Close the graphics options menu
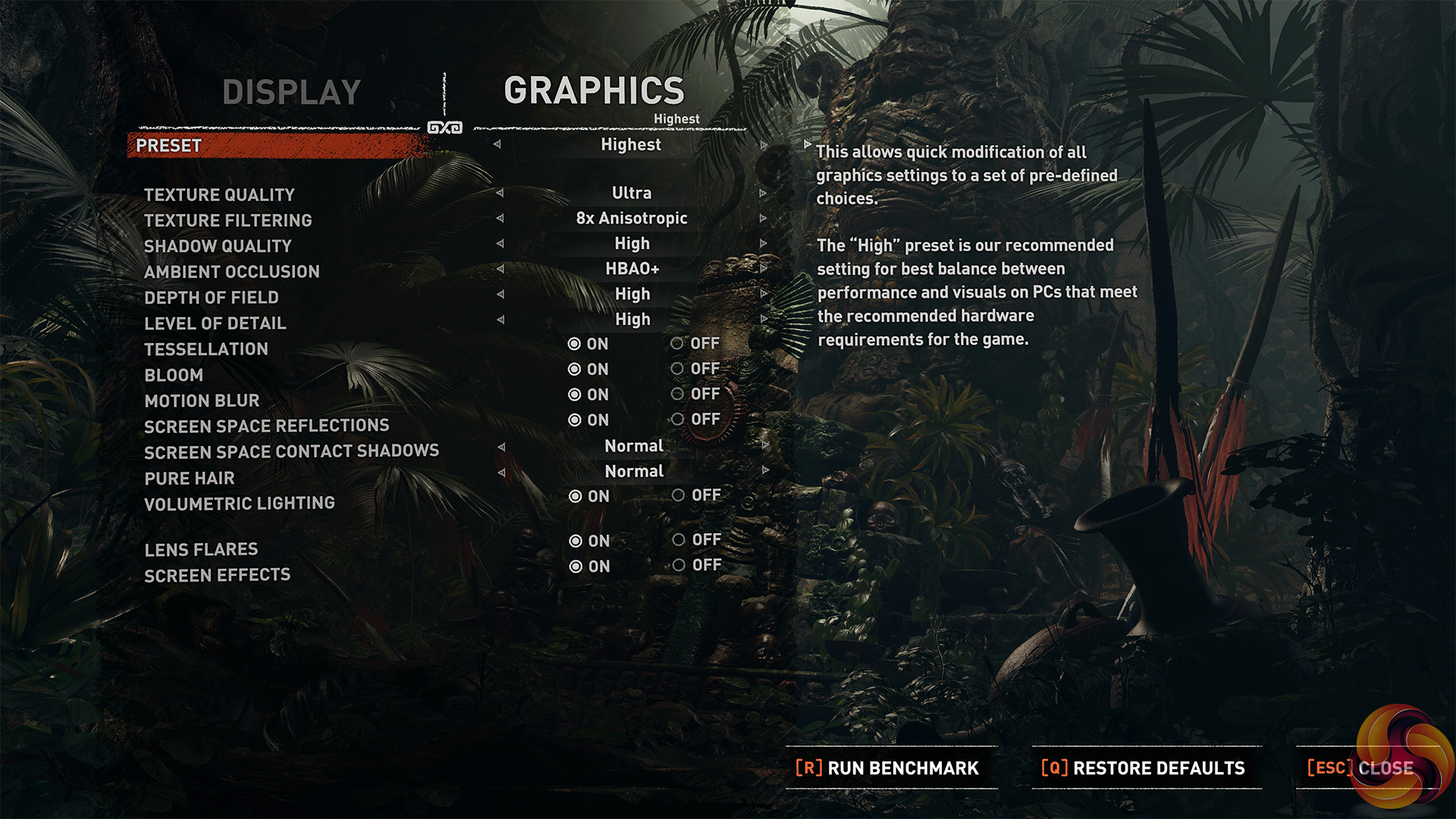The image size is (1456, 819). pyautogui.click(x=1360, y=768)
